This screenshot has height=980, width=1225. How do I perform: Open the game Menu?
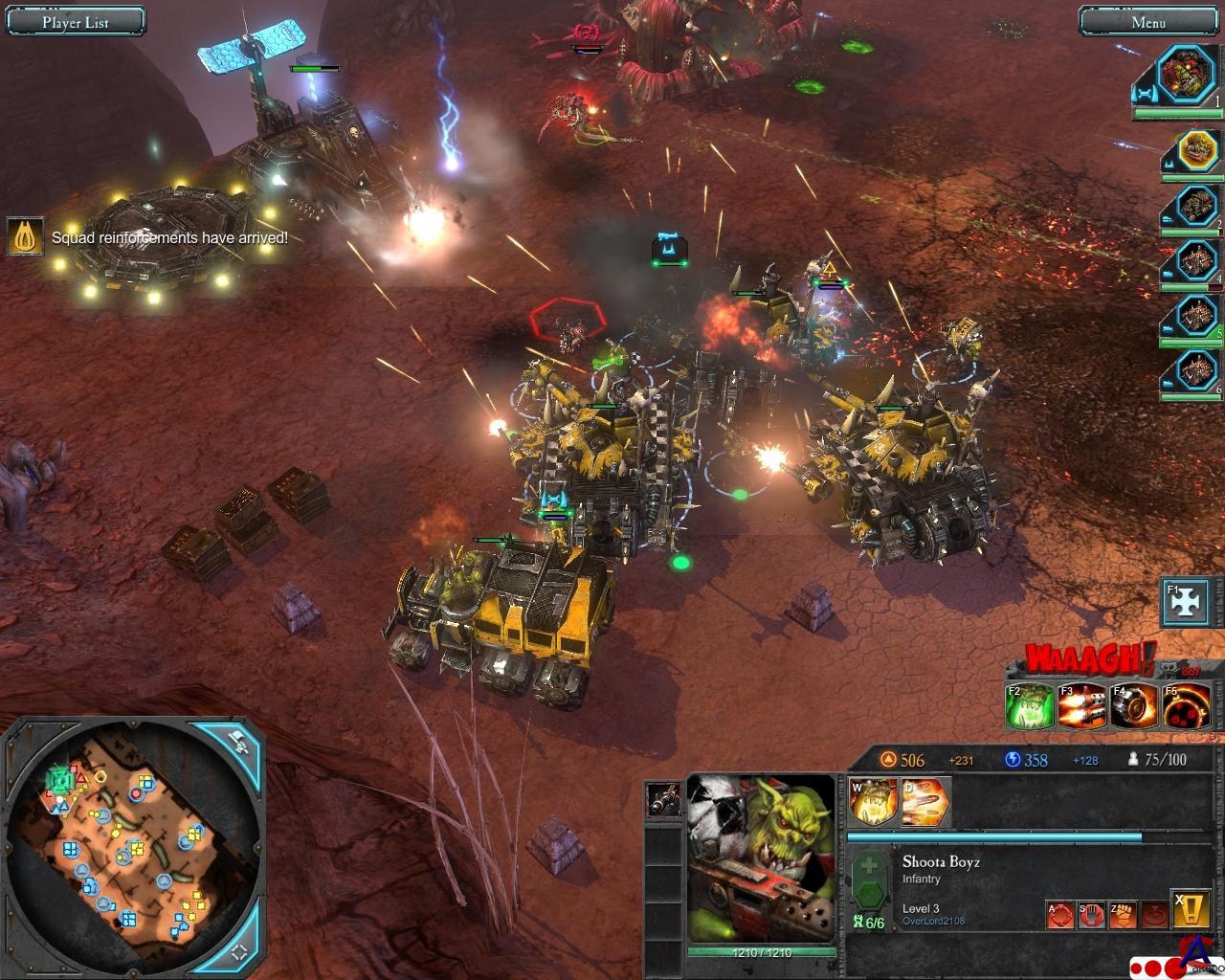click(1147, 21)
